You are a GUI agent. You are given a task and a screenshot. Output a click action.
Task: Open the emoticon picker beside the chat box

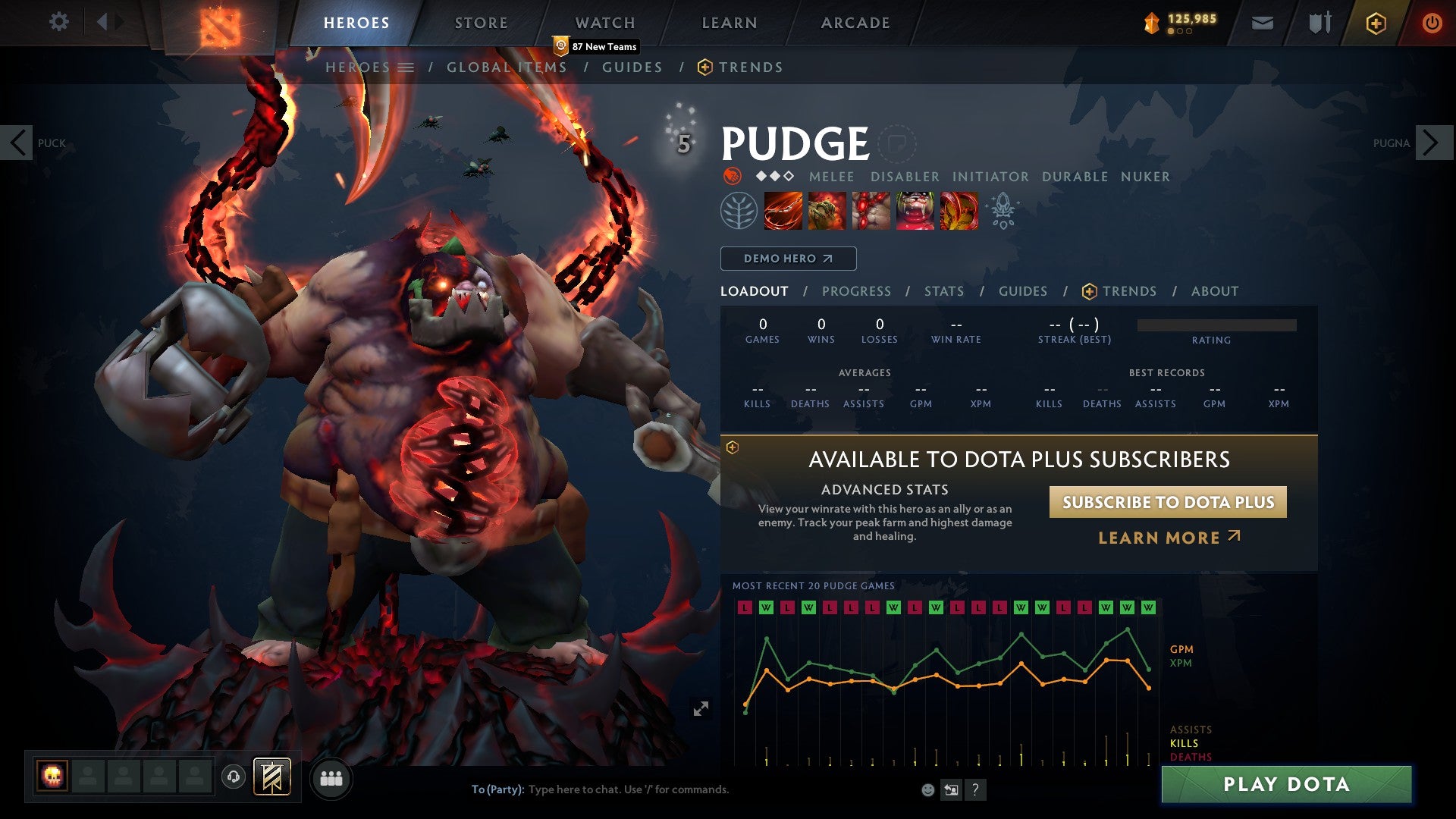point(928,789)
